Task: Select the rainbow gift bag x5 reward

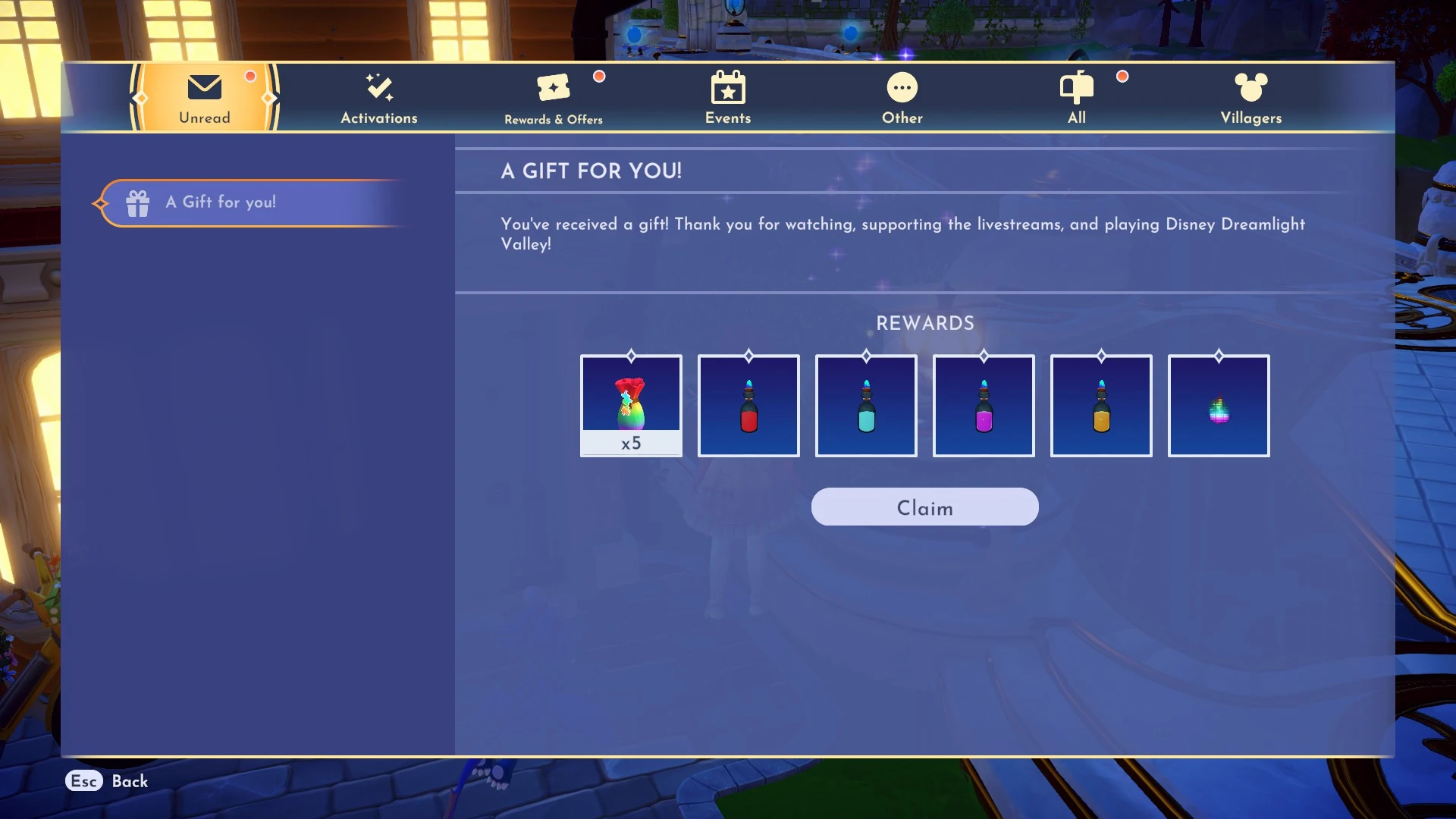Action: pyautogui.click(x=630, y=398)
